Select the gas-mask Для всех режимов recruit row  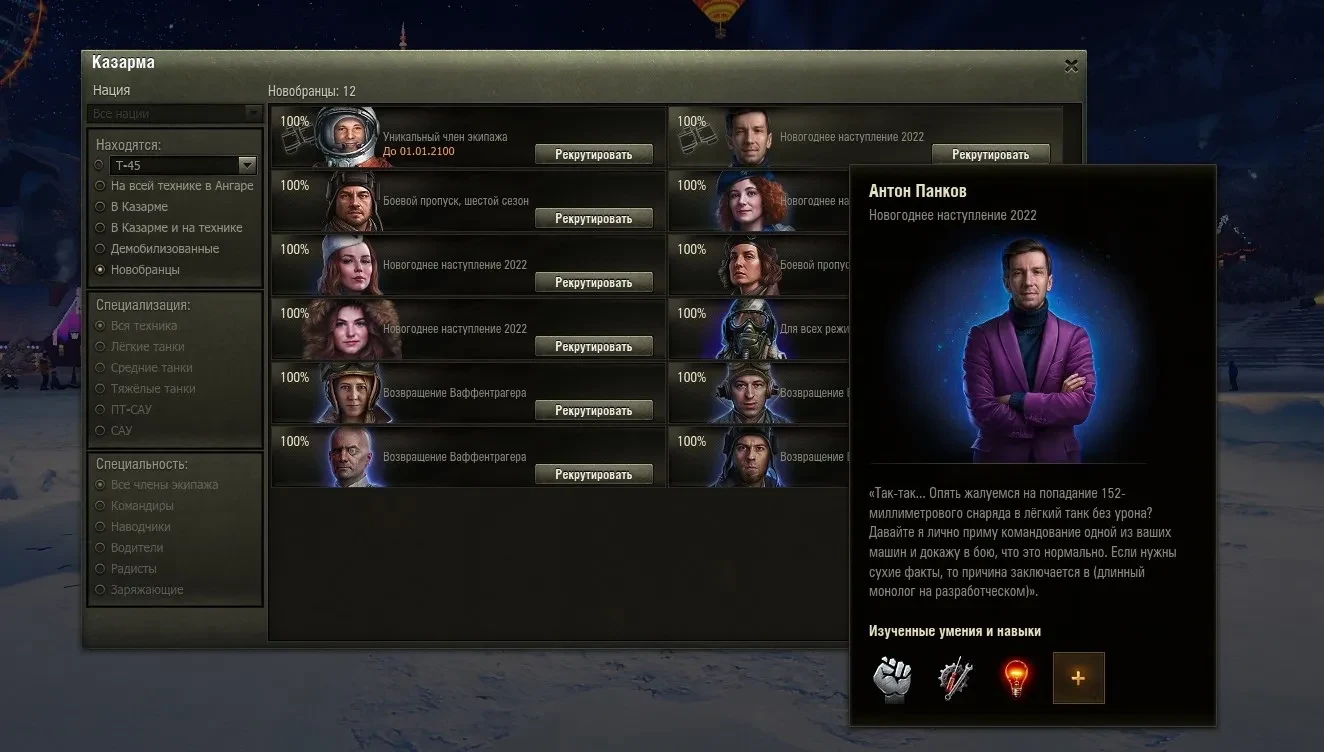[x=760, y=328]
